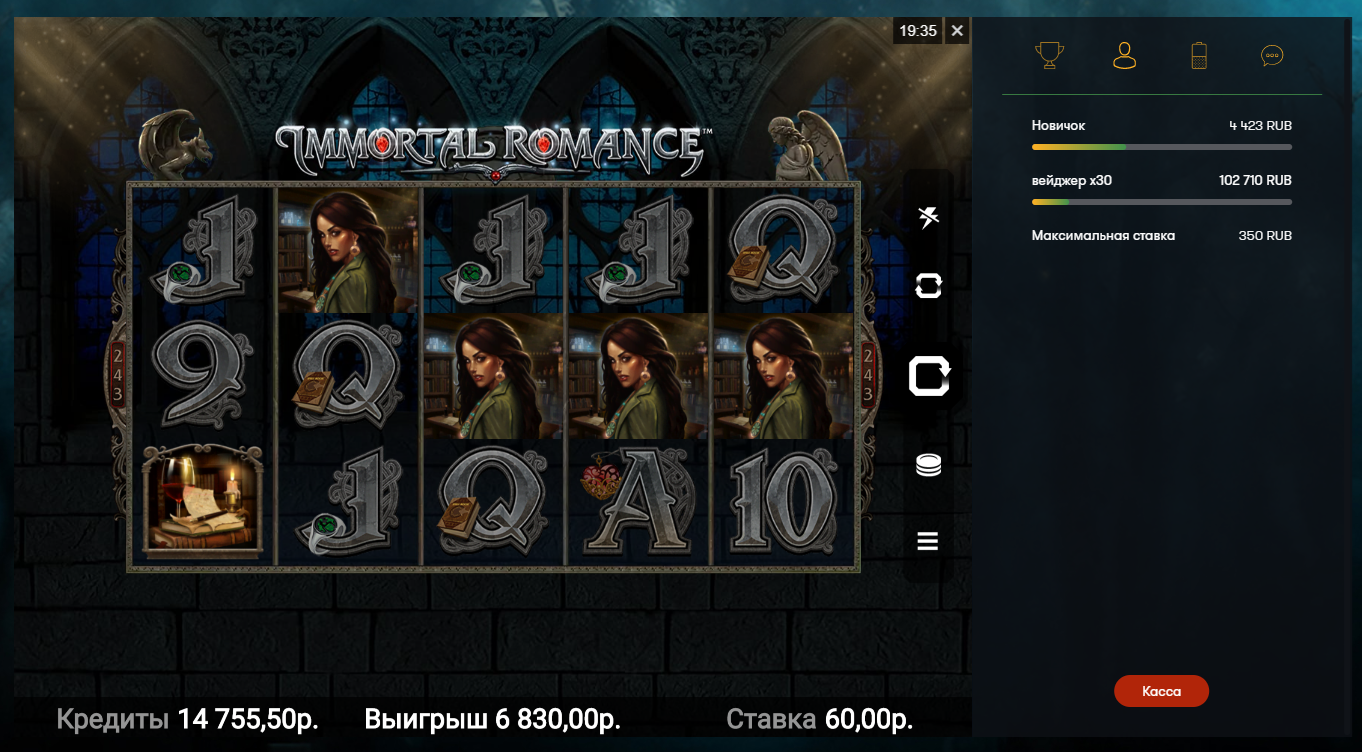
Task: Open the Касса cashier button
Action: point(1161,691)
